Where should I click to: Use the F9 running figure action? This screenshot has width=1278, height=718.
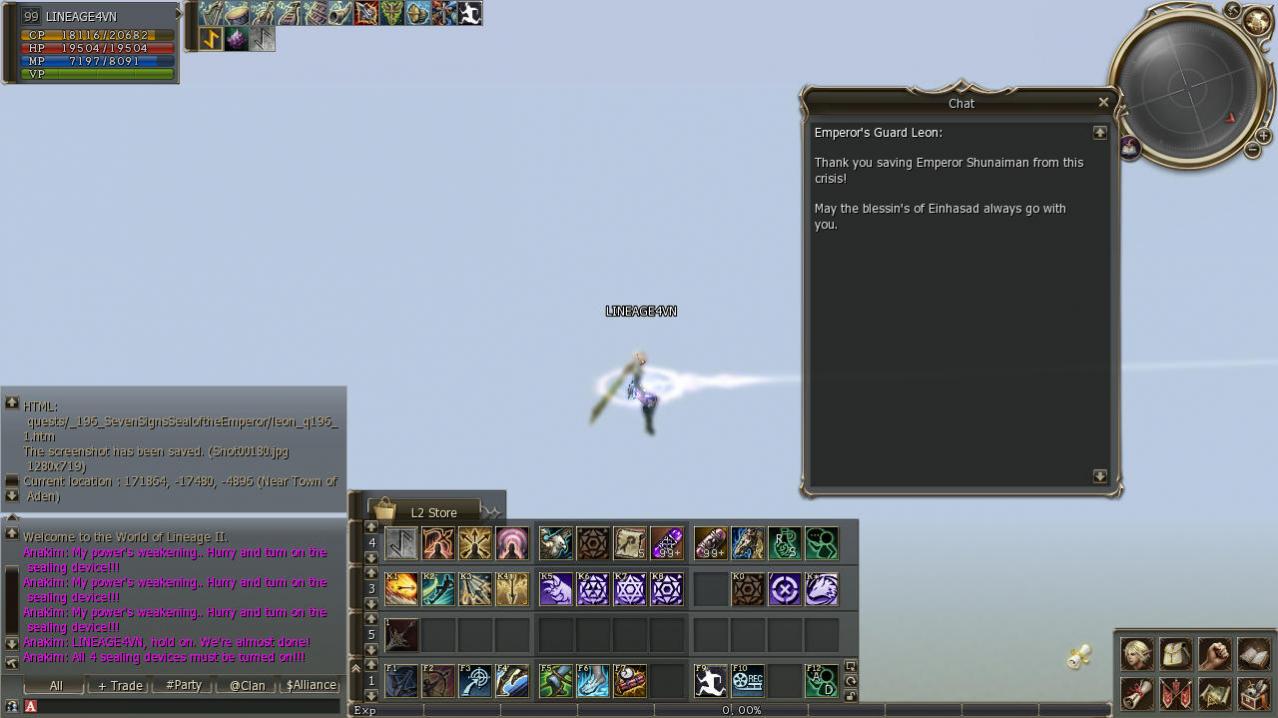tap(711, 681)
